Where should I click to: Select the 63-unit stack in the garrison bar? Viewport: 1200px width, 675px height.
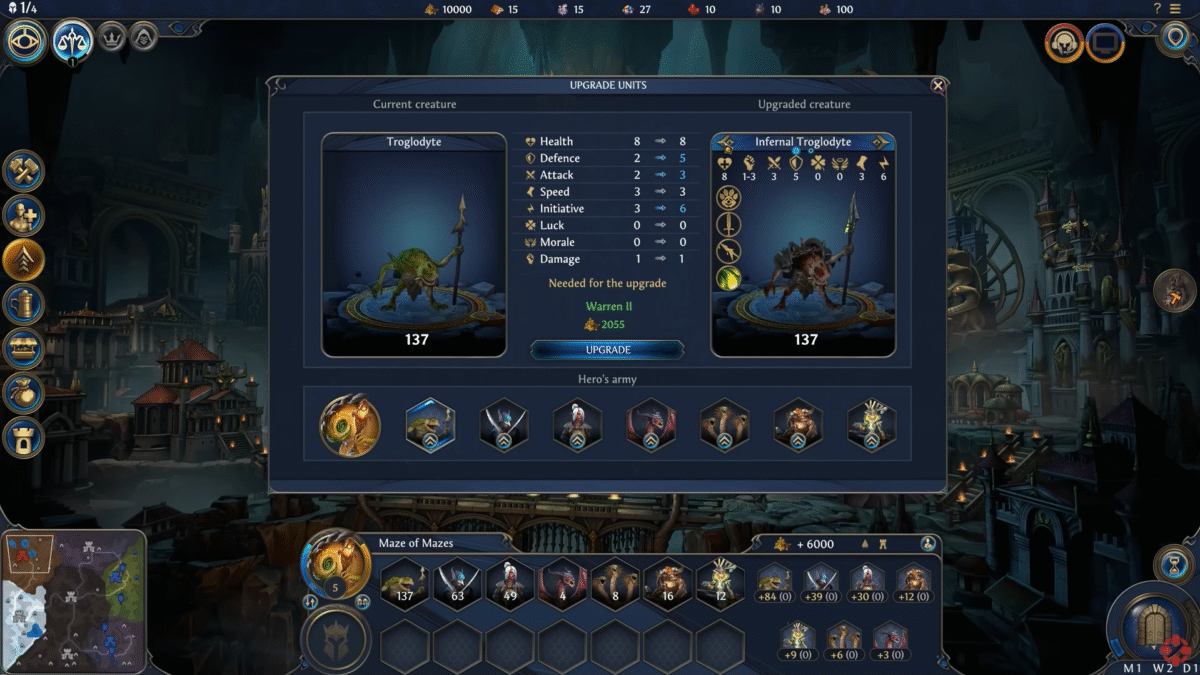pos(458,583)
